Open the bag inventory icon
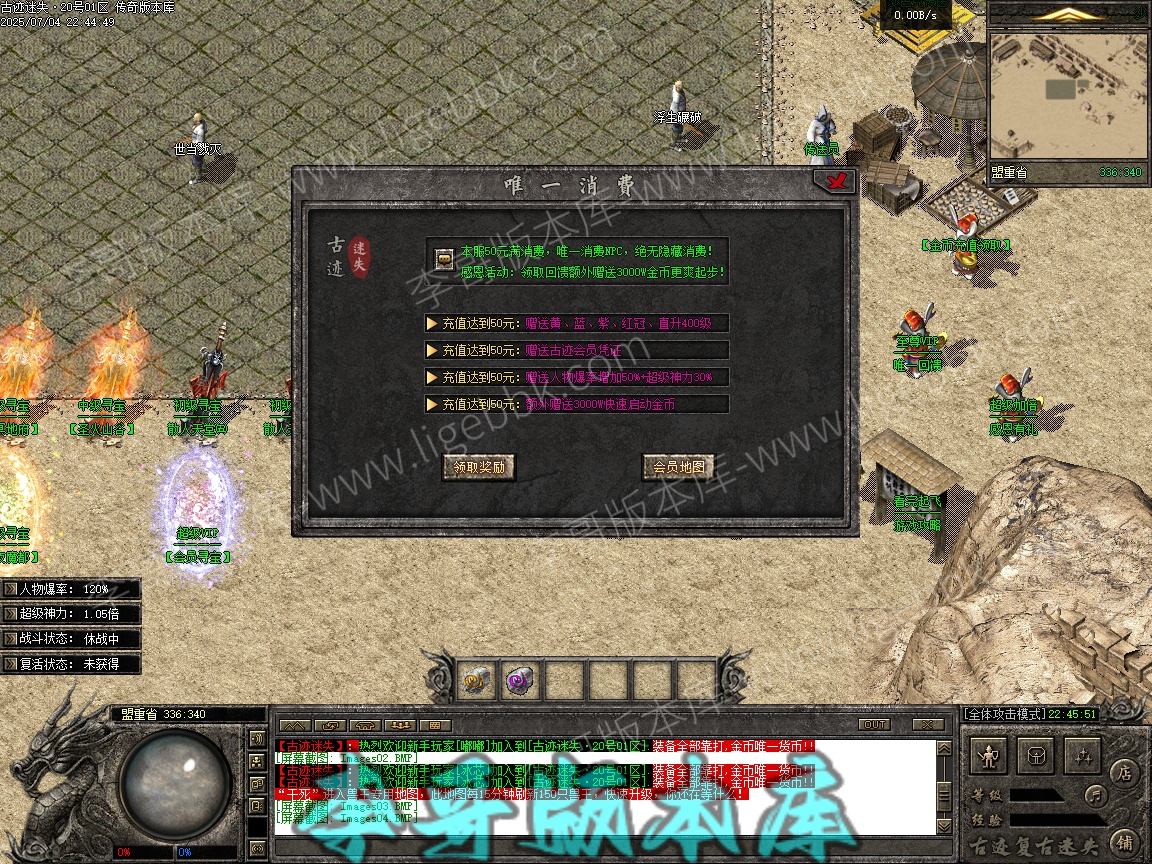1152x864 pixels. click(1036, 756)
